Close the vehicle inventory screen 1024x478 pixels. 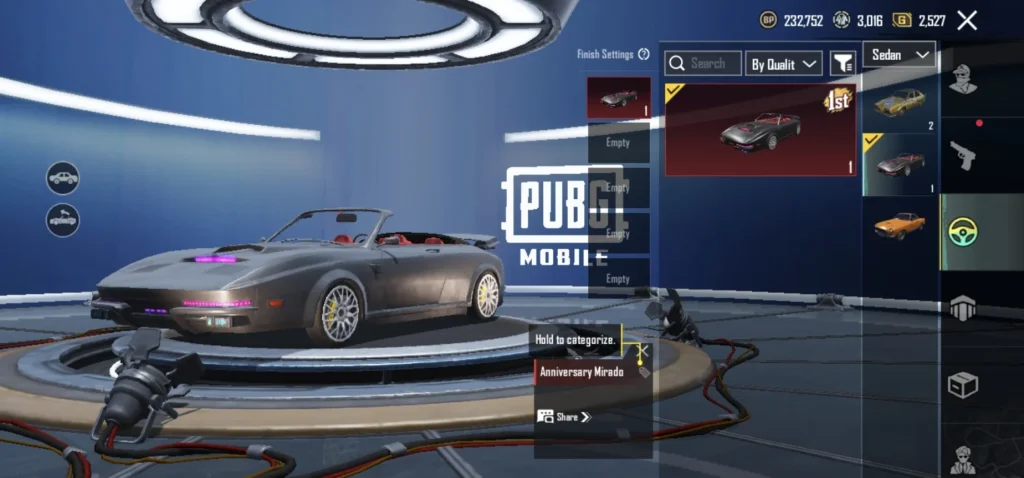pos(967,20)
